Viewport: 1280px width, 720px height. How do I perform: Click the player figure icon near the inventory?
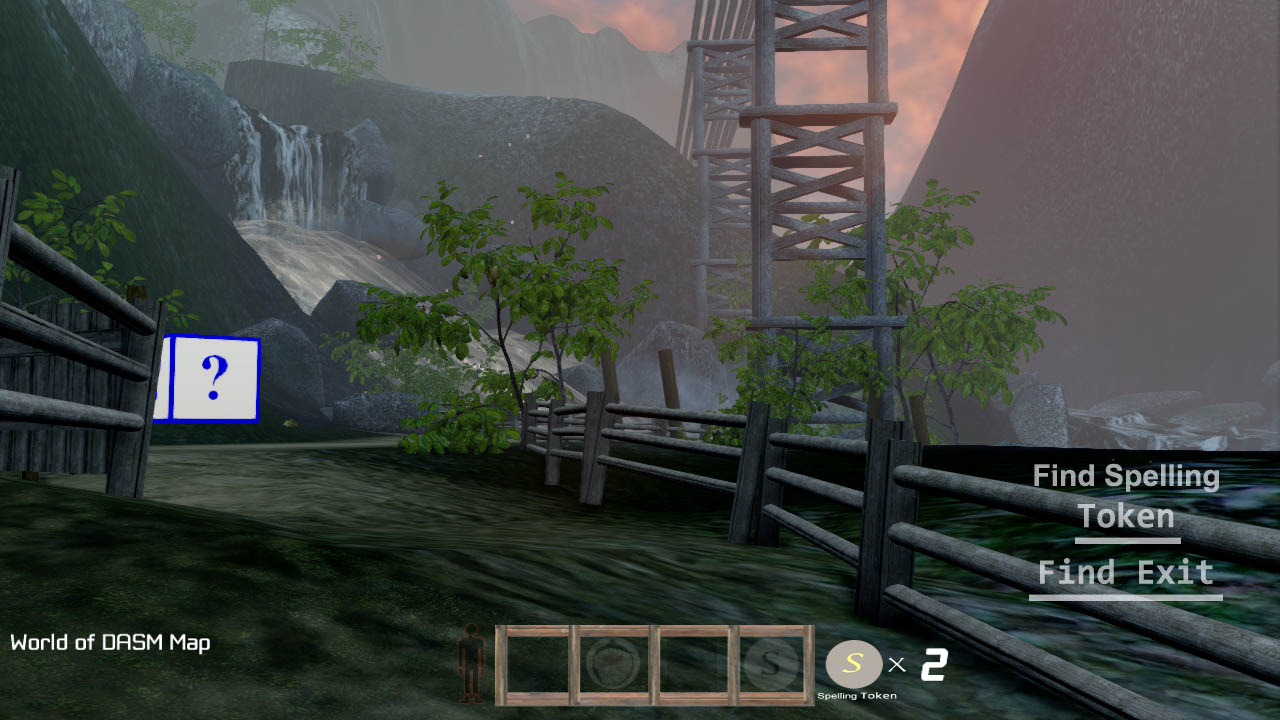pos(472,663)
